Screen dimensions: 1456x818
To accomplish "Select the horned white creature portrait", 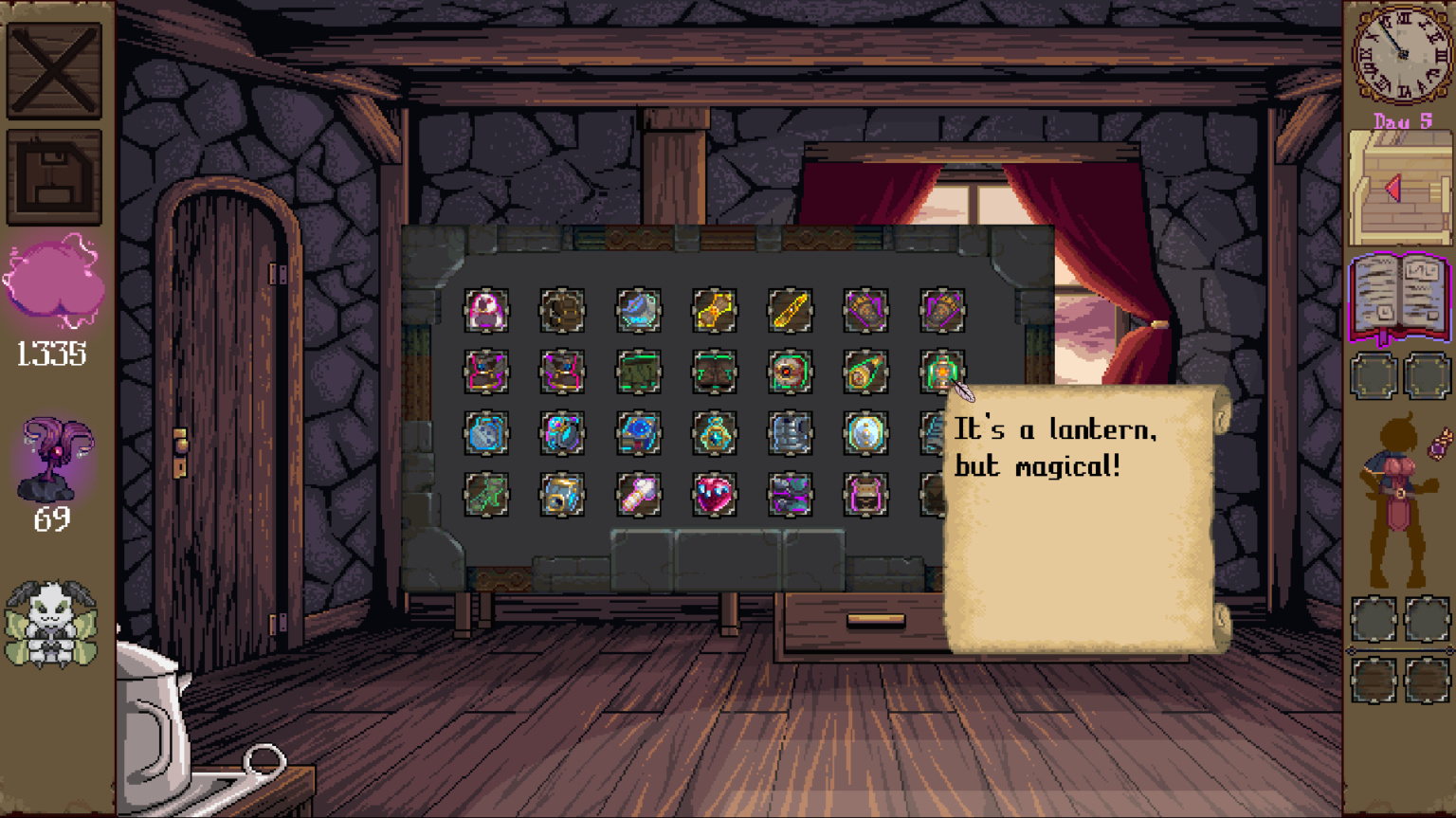I will [x=51, y=623].
